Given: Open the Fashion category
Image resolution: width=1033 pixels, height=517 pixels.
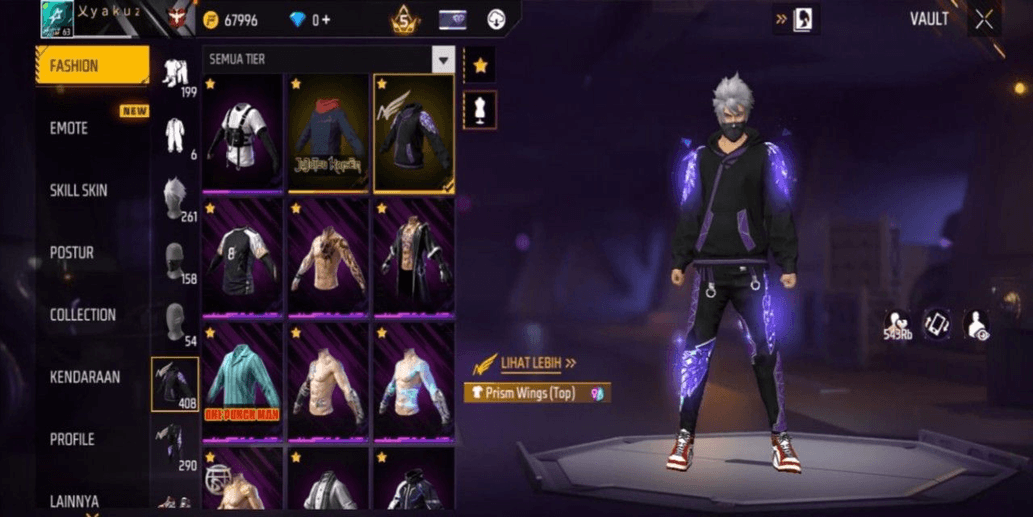Looking at the screenshot, I should click(92, 66).
